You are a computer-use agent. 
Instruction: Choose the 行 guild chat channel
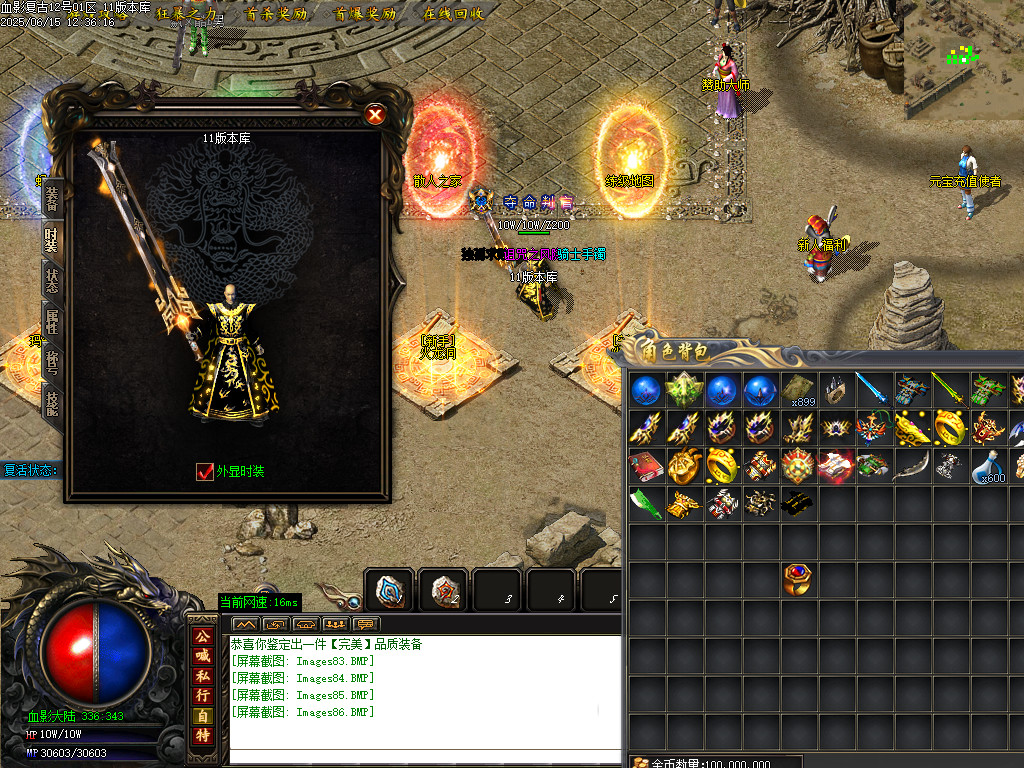pyautogui.click(x=203, y=696)
